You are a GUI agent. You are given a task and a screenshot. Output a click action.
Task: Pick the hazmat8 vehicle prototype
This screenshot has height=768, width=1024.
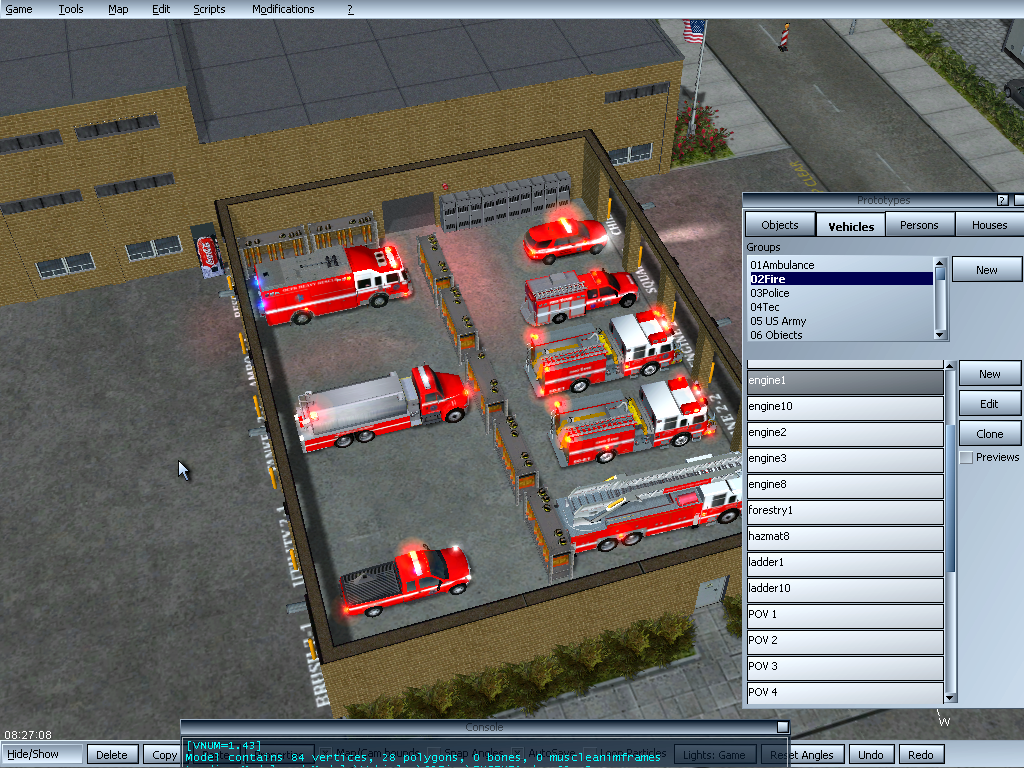click(845, 537)
